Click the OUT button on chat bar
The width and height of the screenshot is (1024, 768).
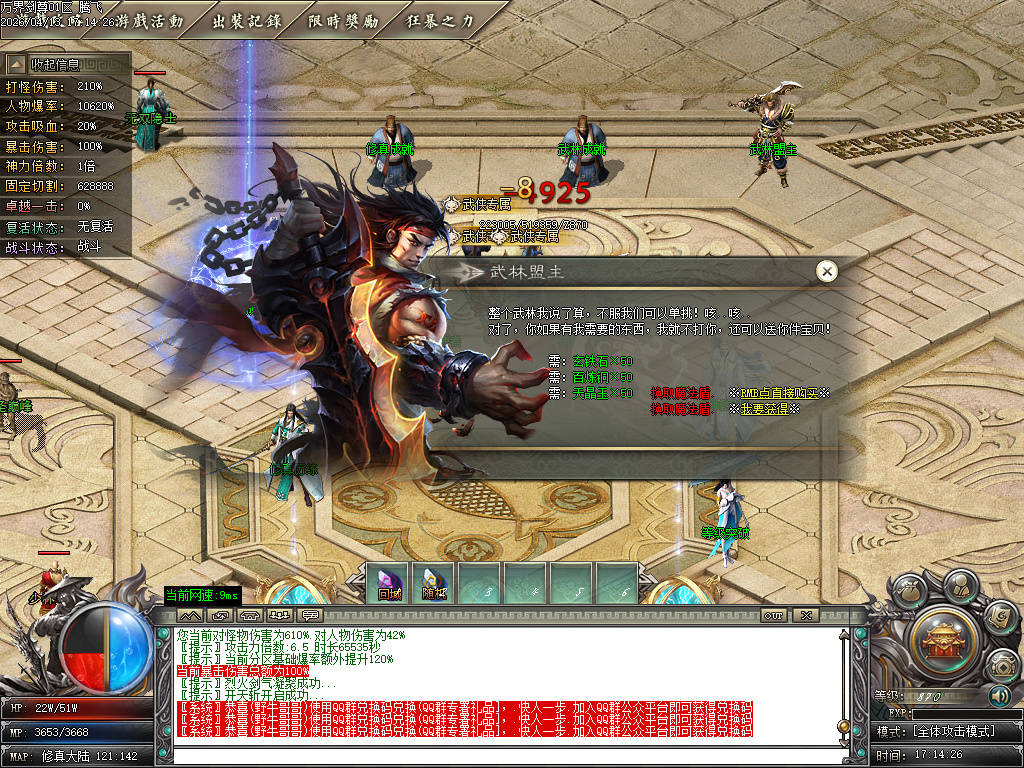[773, 615]
